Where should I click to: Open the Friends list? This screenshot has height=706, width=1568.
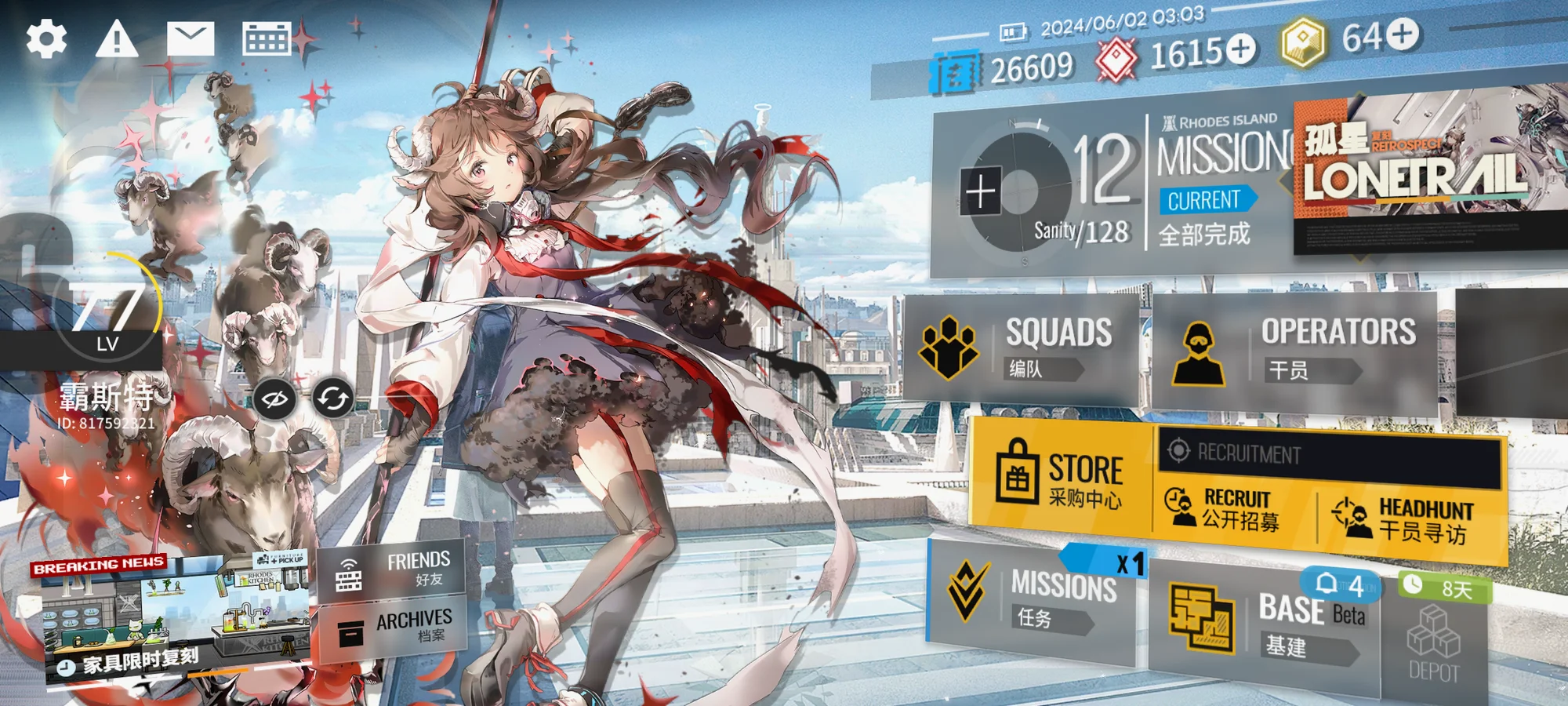[x=392, y=570]
